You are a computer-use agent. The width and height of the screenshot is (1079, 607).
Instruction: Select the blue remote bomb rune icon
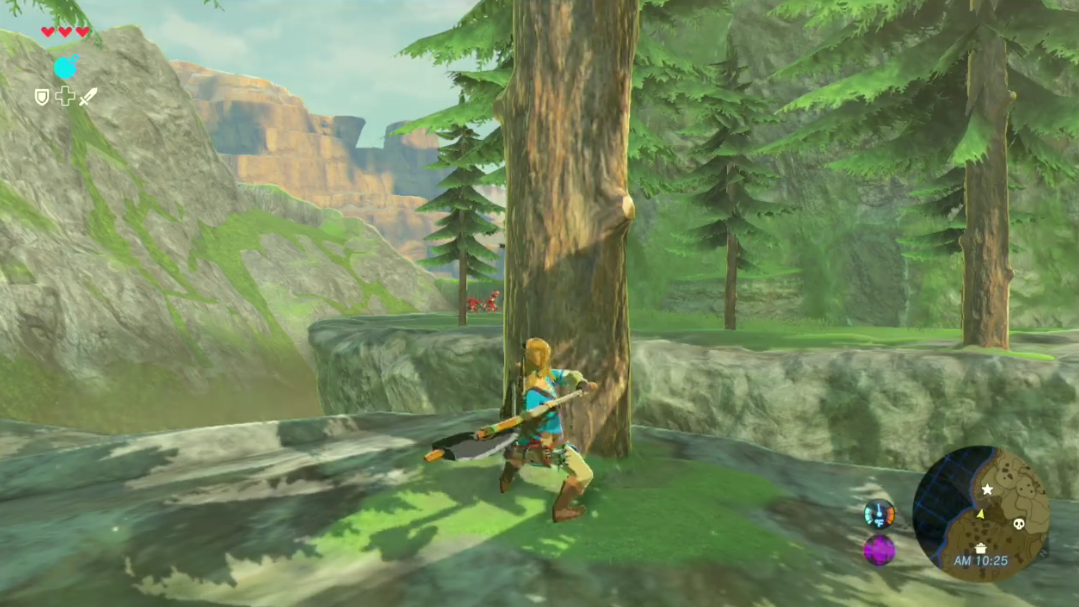coord(65,67)
